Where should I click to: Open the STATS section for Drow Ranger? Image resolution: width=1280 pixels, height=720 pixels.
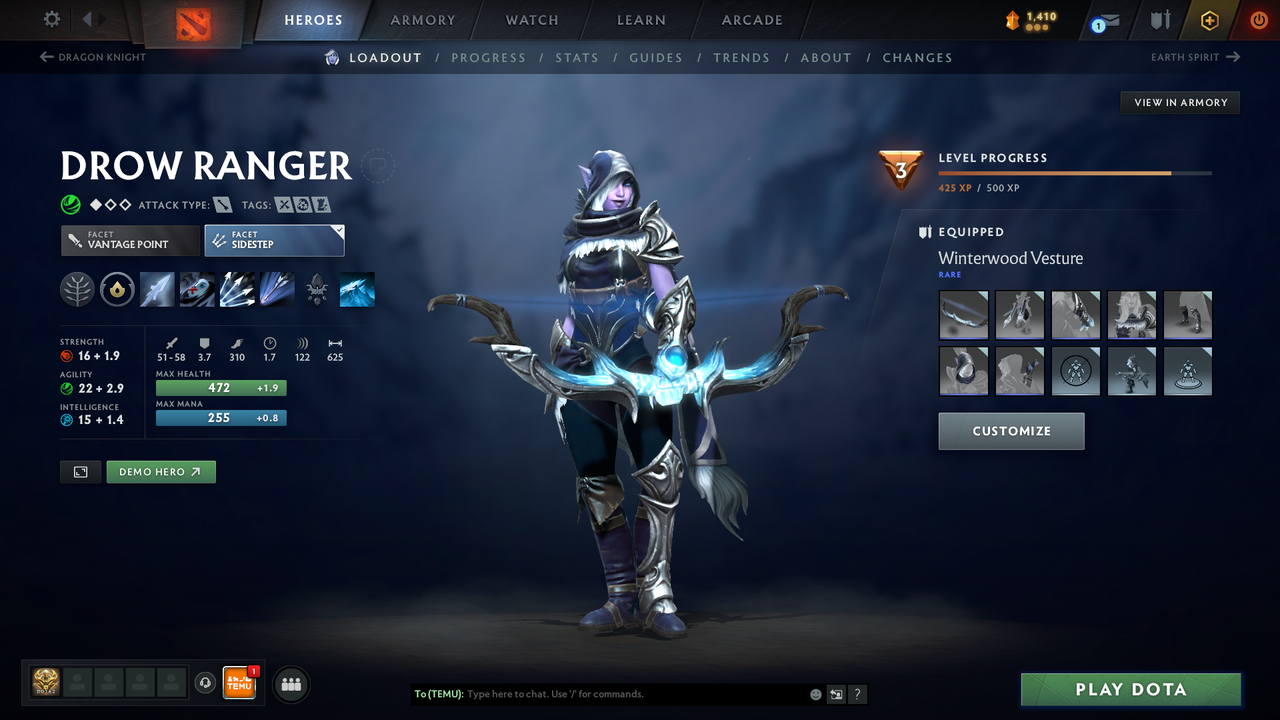[x=577, y=57]
